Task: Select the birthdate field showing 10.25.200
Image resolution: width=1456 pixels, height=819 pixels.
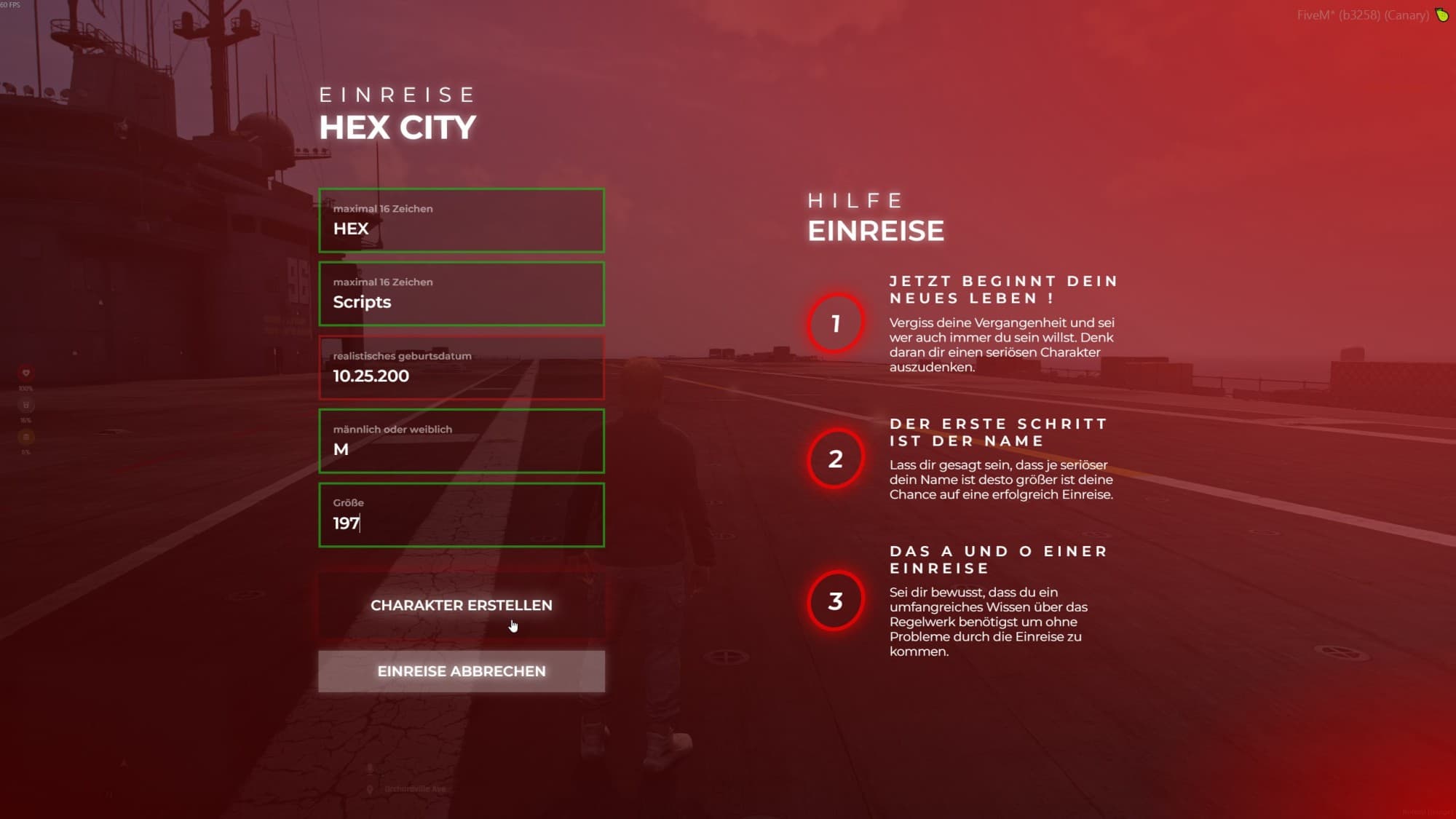Action: coord(462,367)
